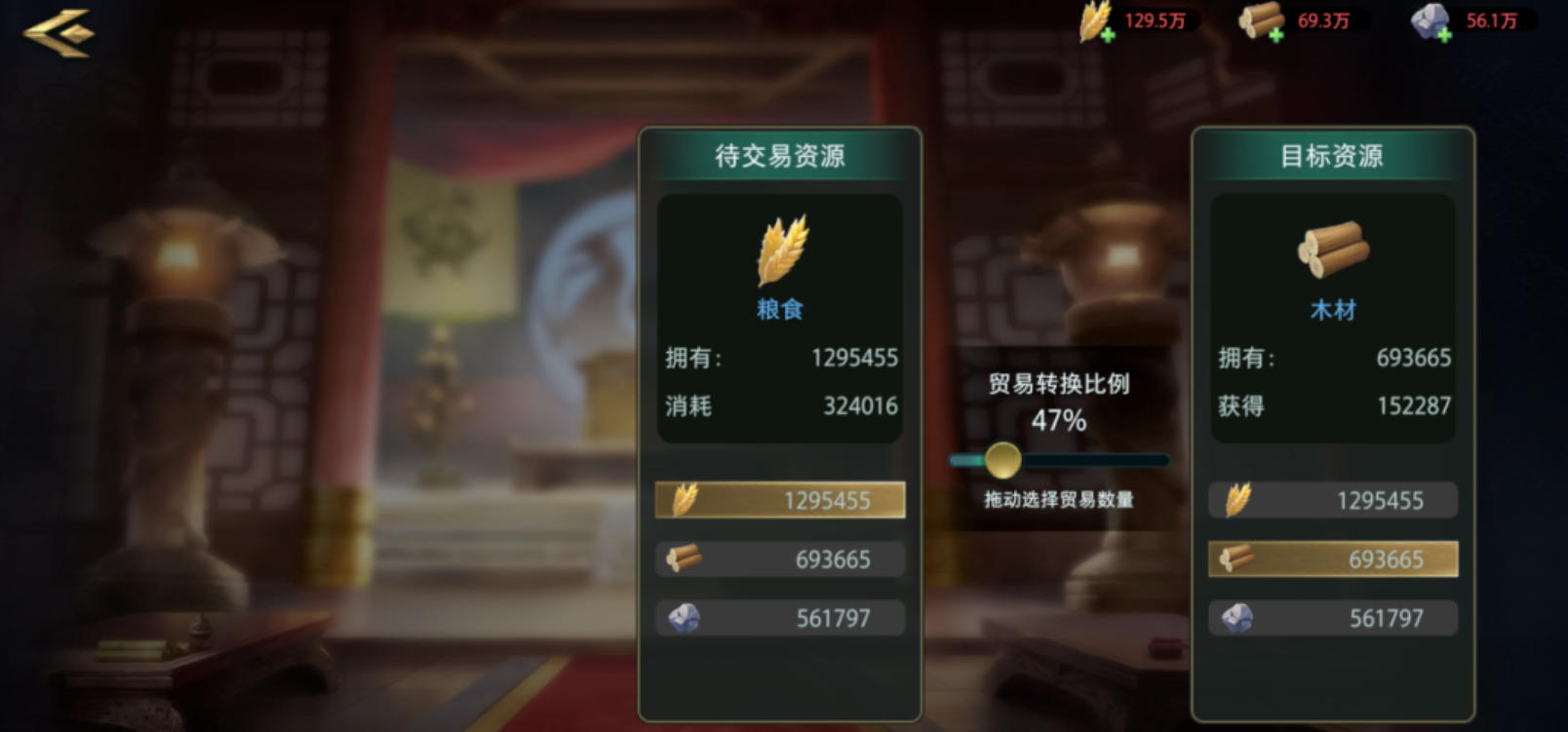Click the 粮食 label under the grain image
The width and height of the screenshot is (1568, 732).
779,309
